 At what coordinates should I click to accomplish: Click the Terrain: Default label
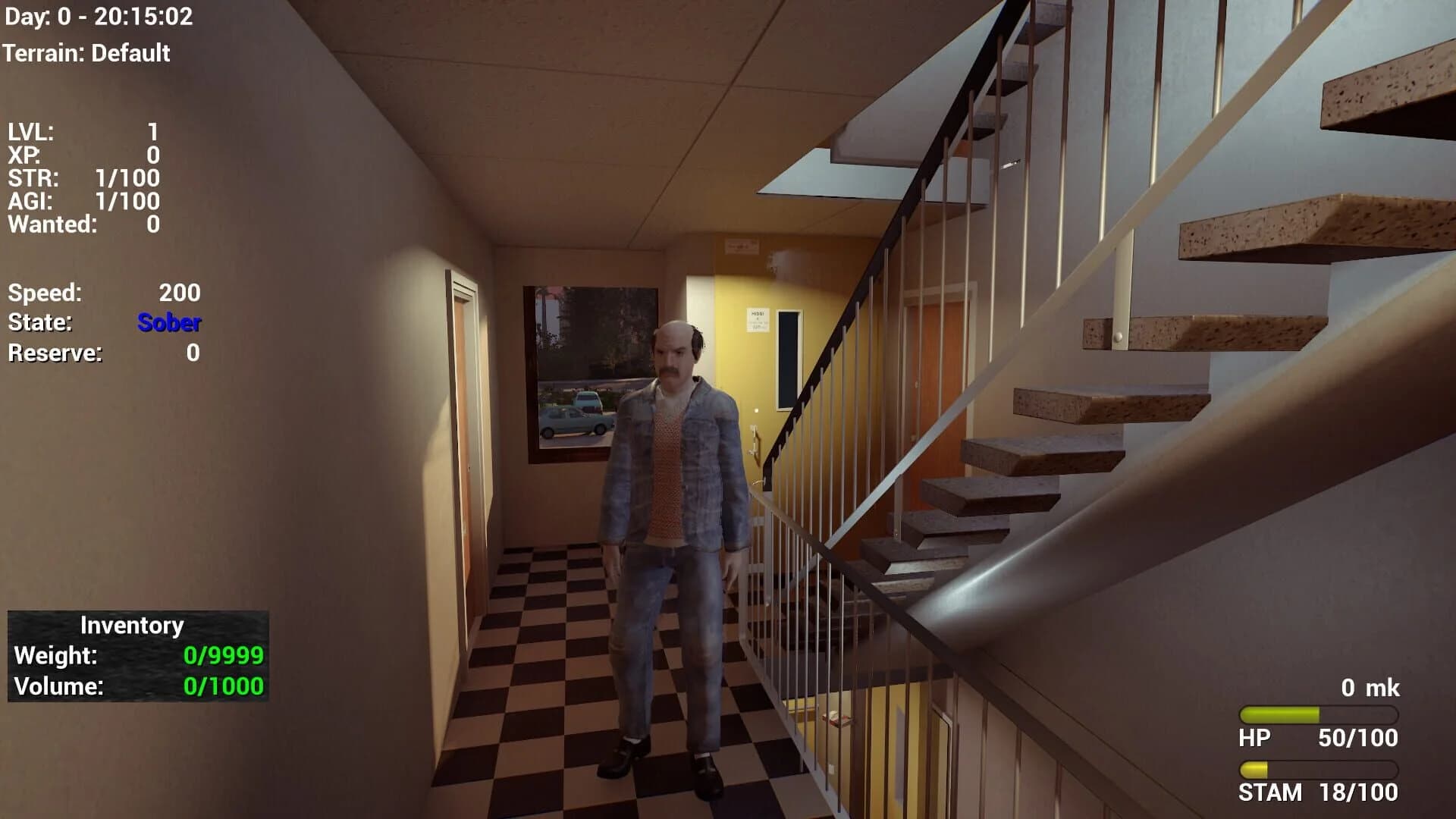87,54
